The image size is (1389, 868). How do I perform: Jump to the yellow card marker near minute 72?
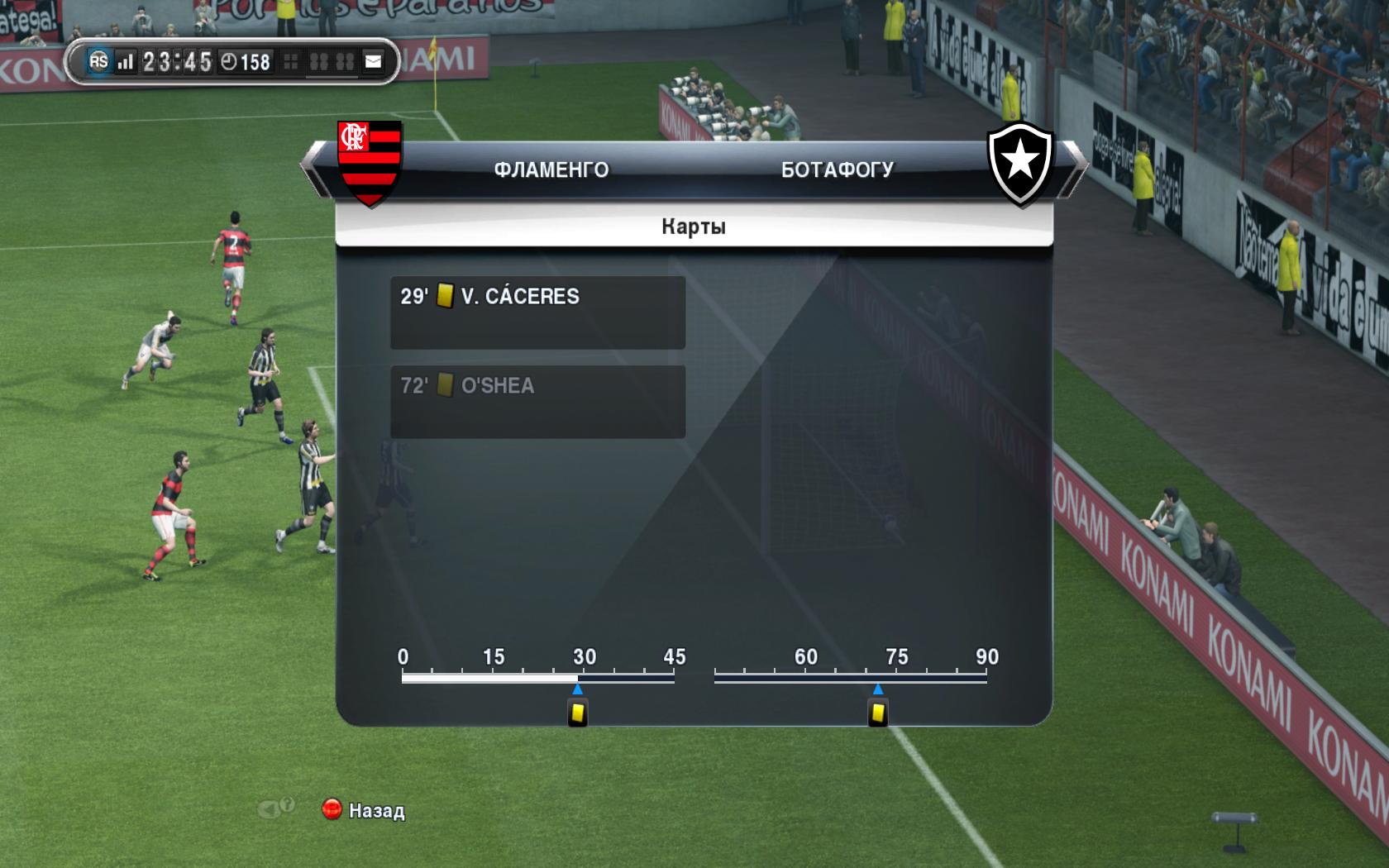click(x=877, y=713)
